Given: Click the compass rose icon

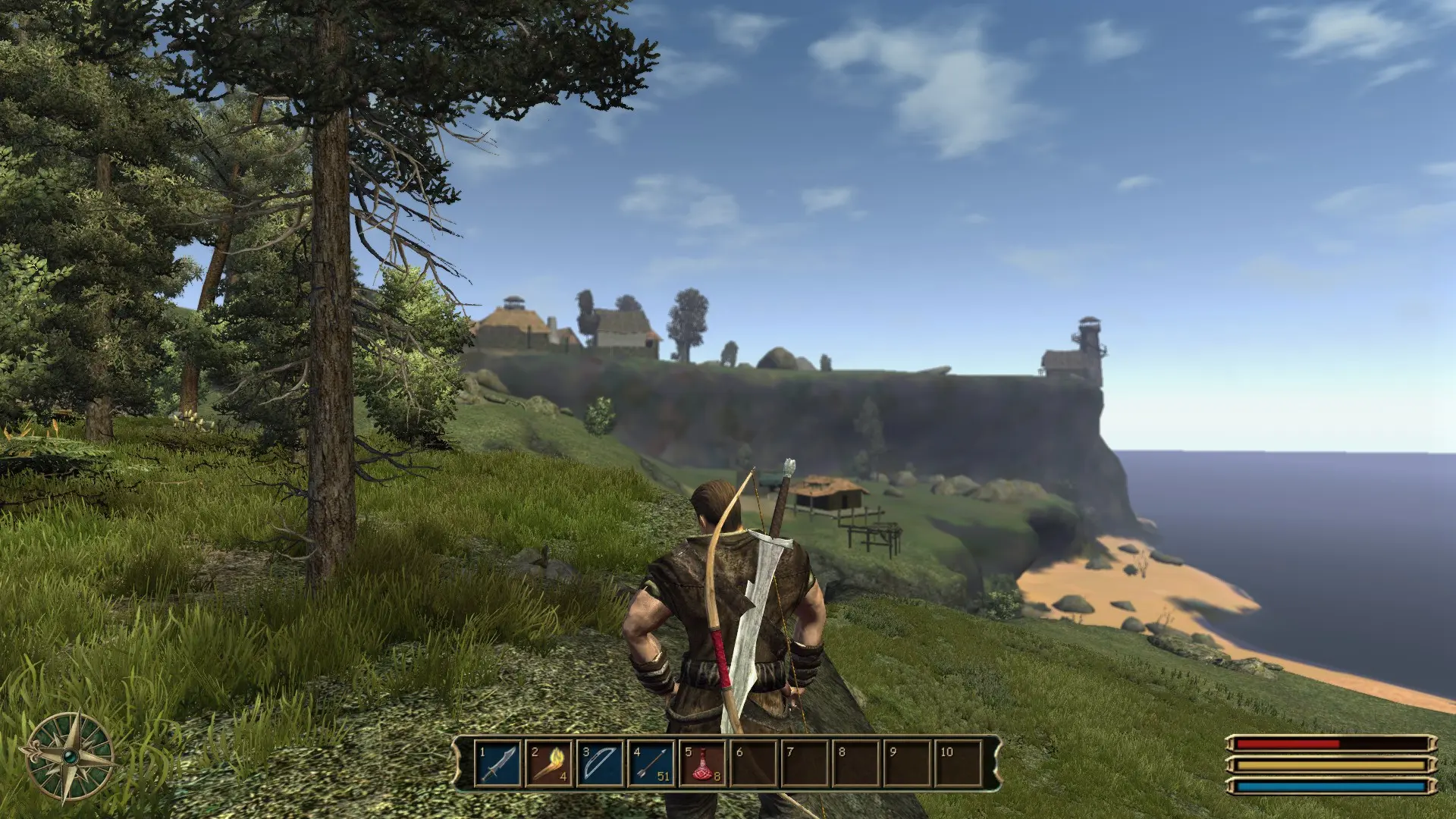Looking at the screenshot, I should click(70, 757).
